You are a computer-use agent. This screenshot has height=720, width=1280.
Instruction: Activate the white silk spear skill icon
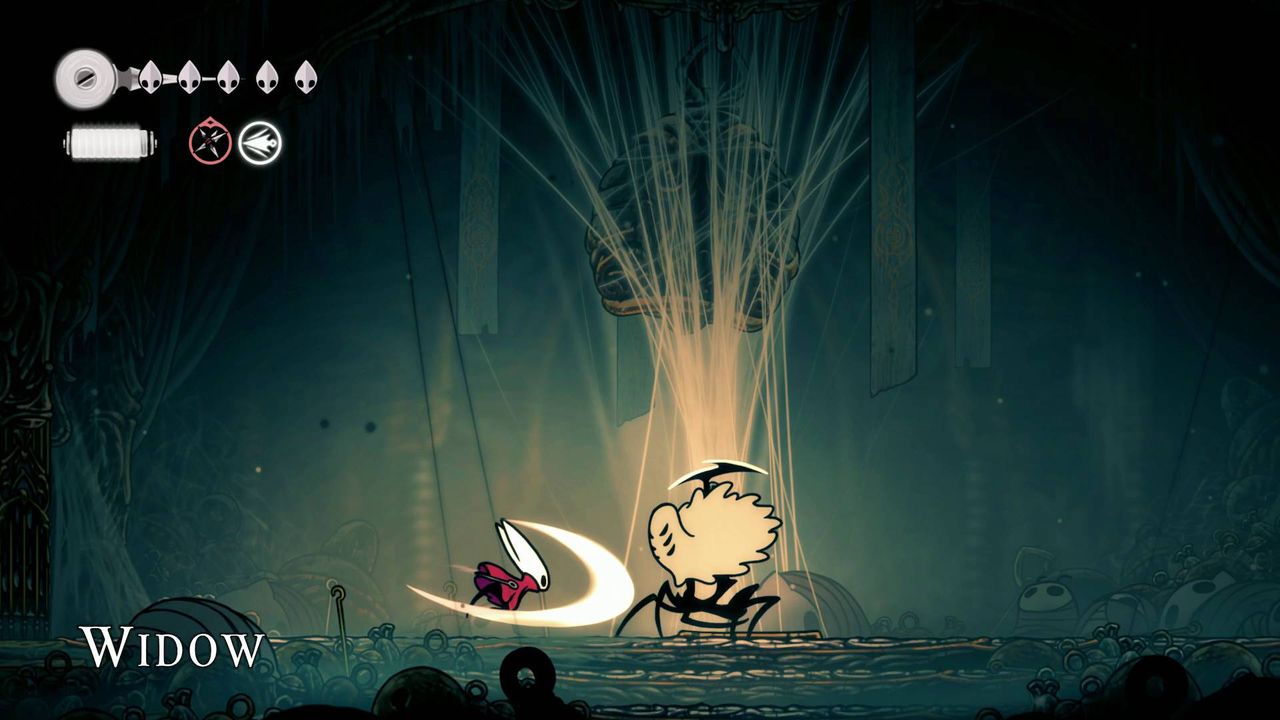pos(260,143)
